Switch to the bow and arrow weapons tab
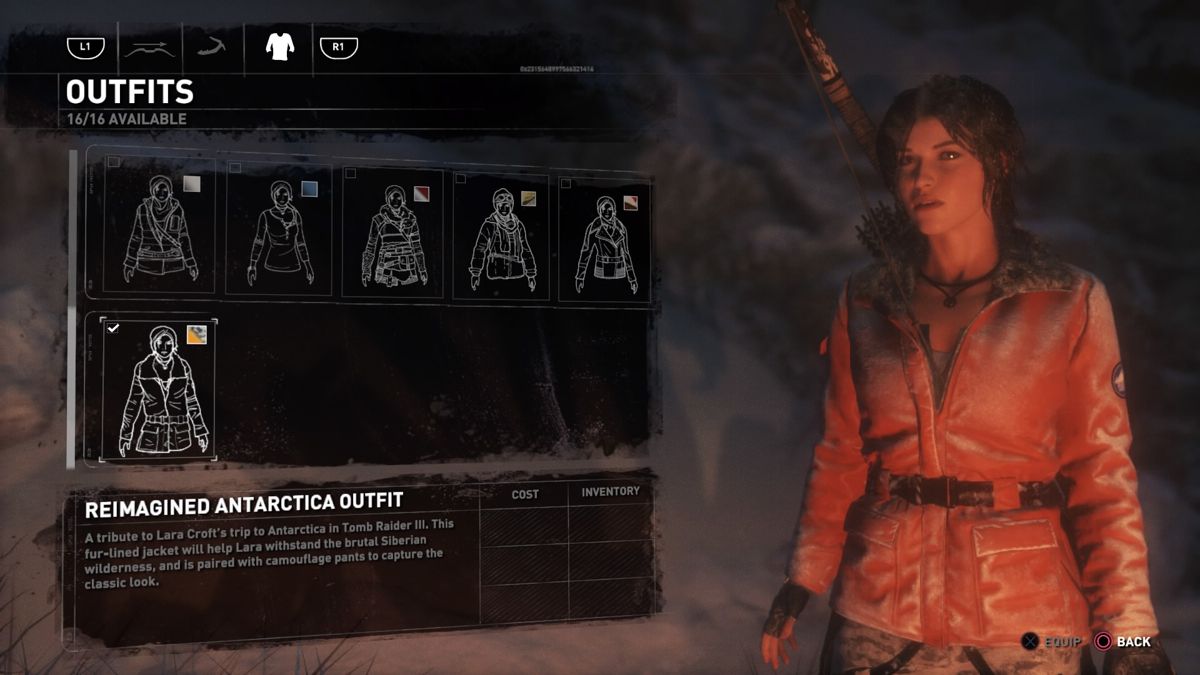This screenshot has height=675, width=1200. tap(148, 47)
